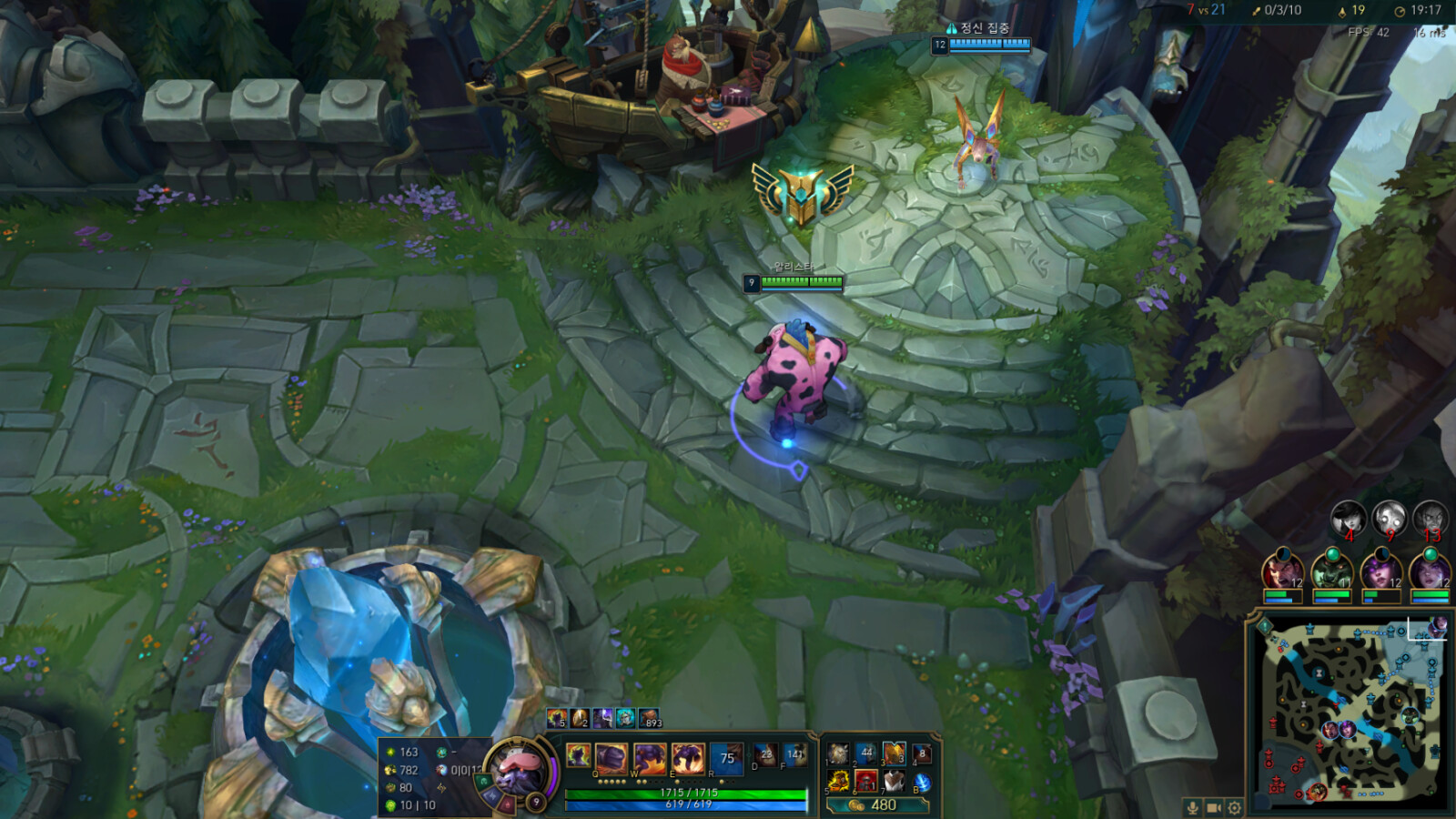This screenshot has width=1456, height=819.
Task: Use the summoner spell in the D slot
Action: tap(764, 755)
